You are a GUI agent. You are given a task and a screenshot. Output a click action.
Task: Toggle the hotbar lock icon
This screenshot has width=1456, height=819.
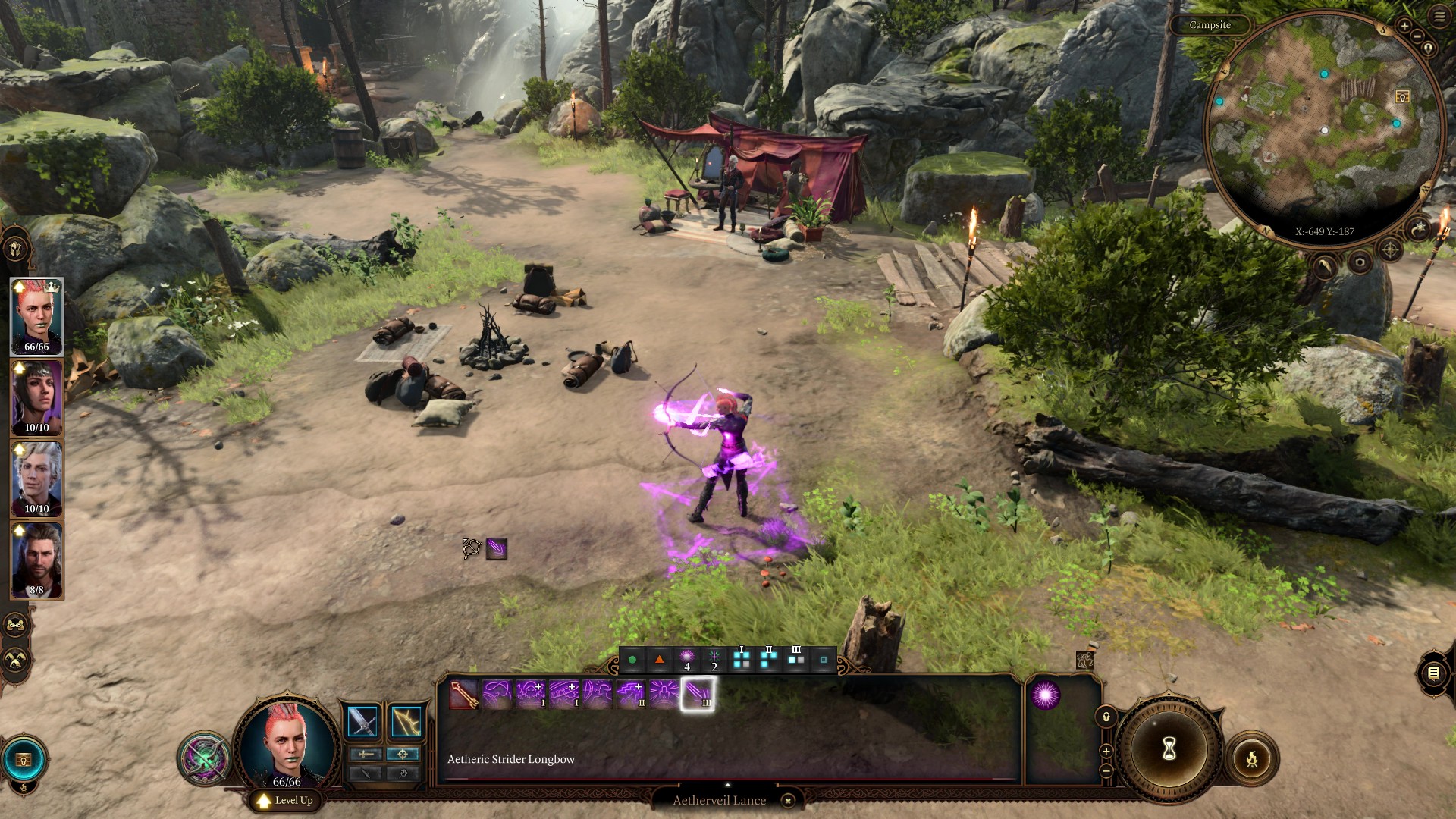pos(1106,717)
